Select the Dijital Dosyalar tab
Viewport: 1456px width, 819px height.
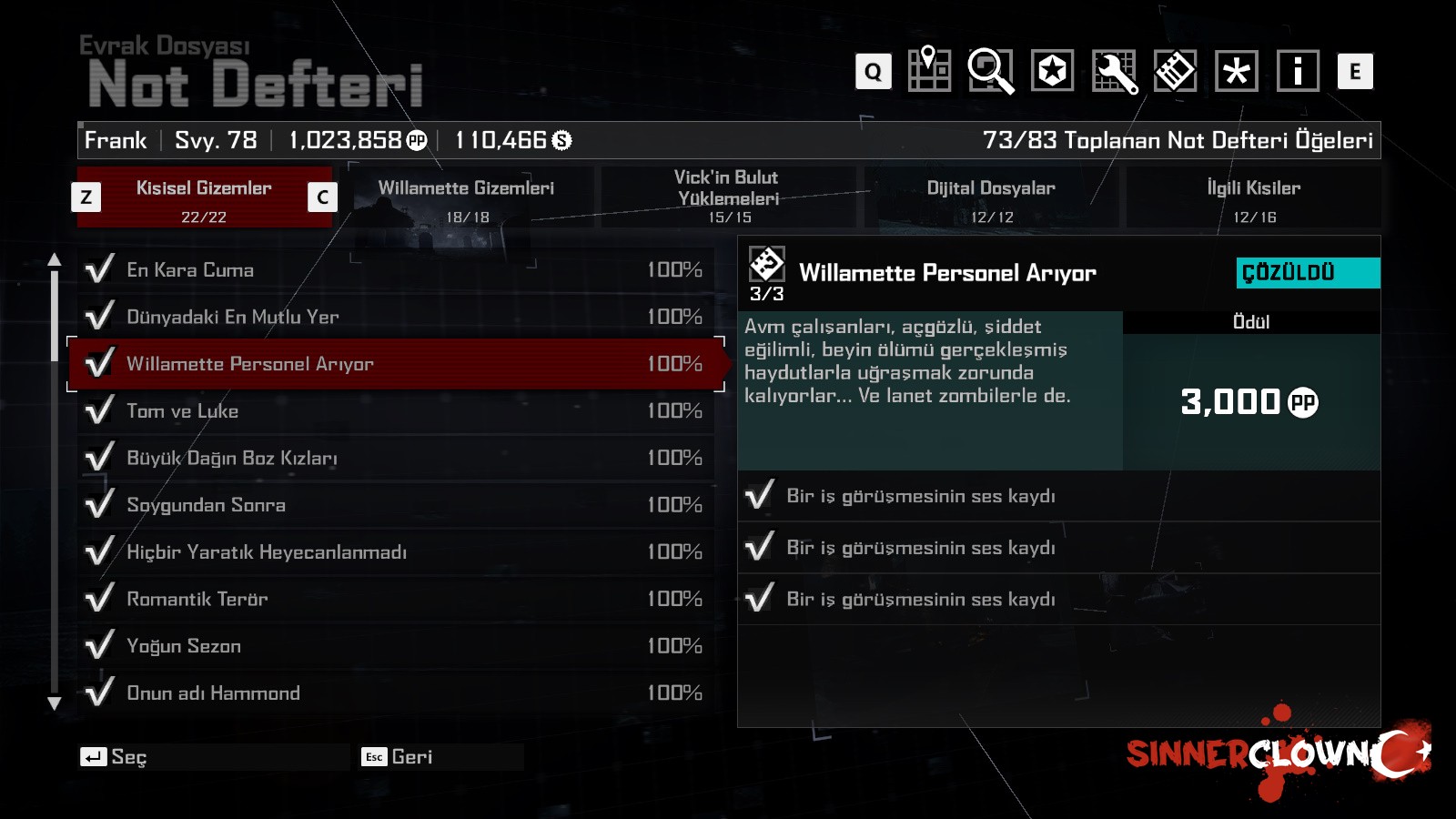tap(991, 197)
